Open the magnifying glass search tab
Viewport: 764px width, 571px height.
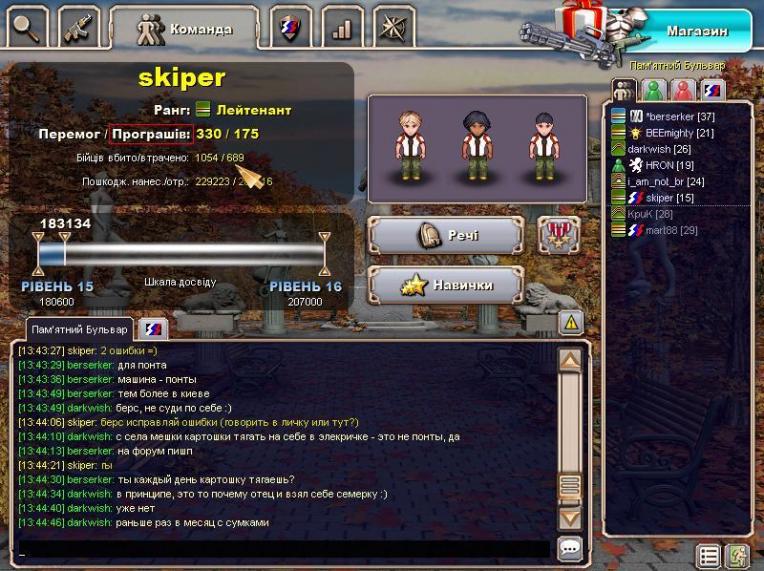27,26
